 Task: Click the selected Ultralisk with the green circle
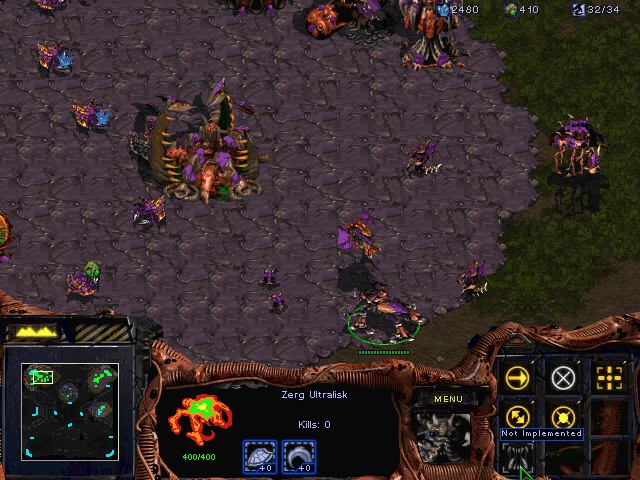(383, 315)
